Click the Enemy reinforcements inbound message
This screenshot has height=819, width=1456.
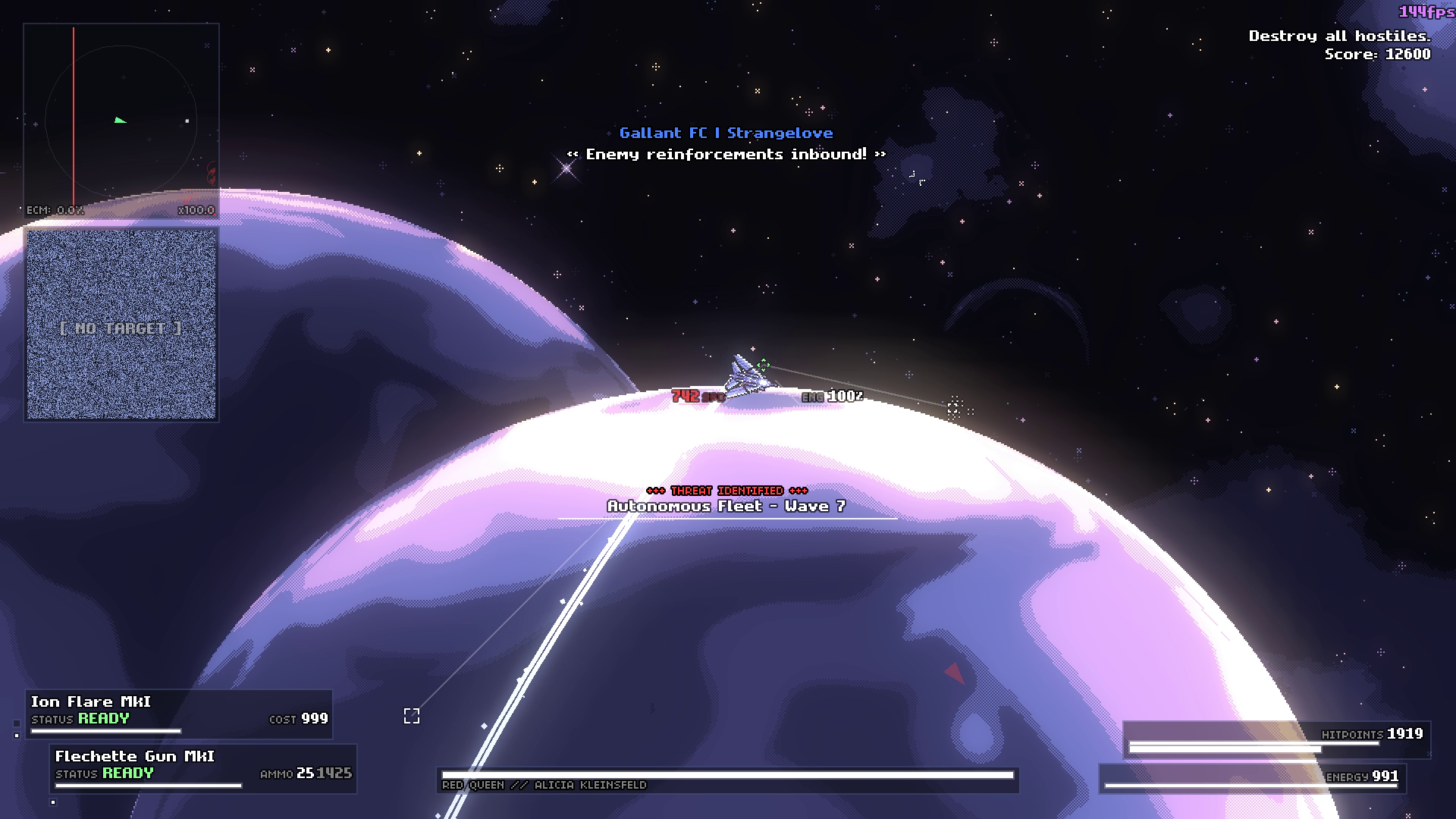[x=725, y=153]
